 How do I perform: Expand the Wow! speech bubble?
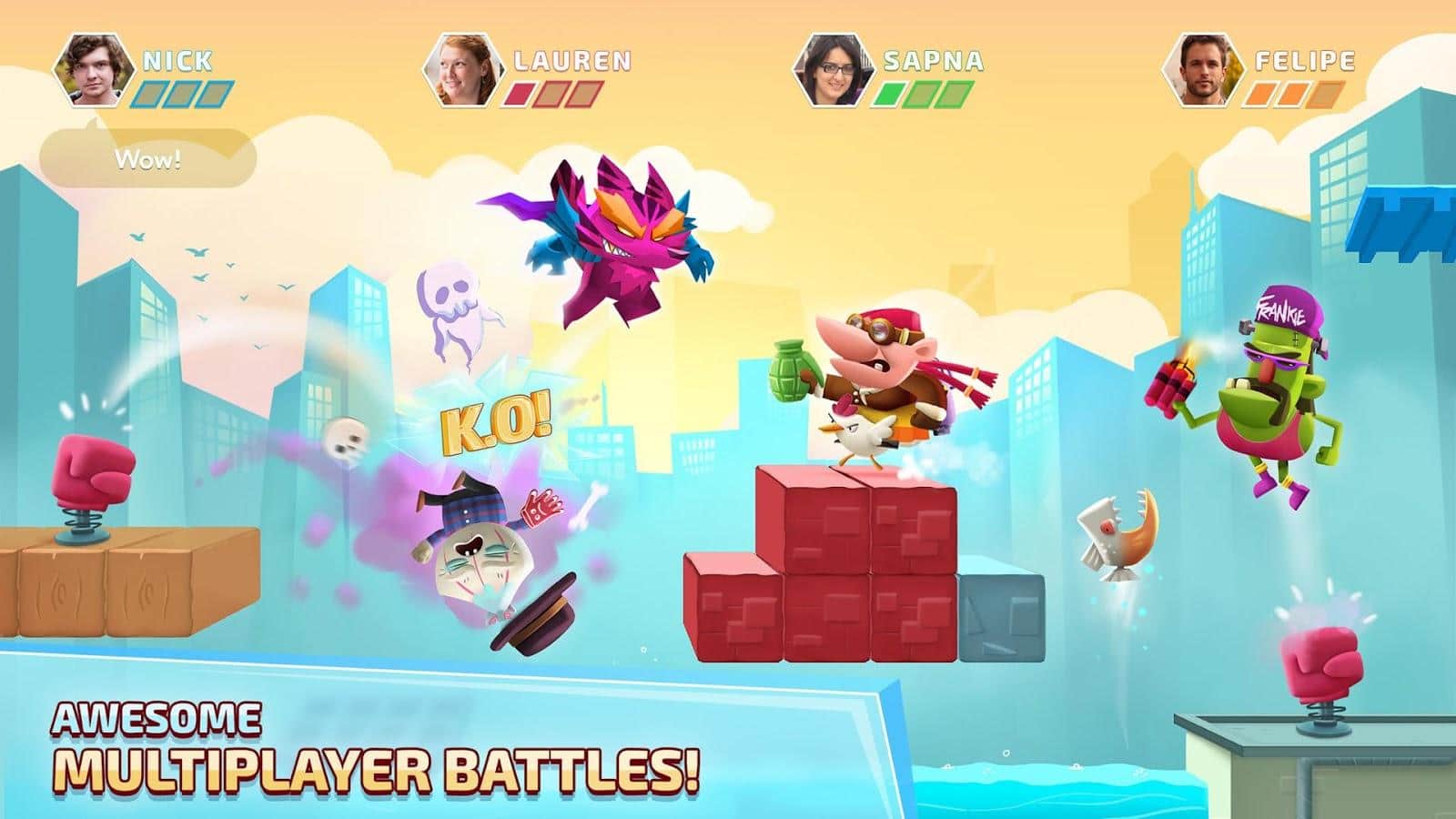[148, 160]
